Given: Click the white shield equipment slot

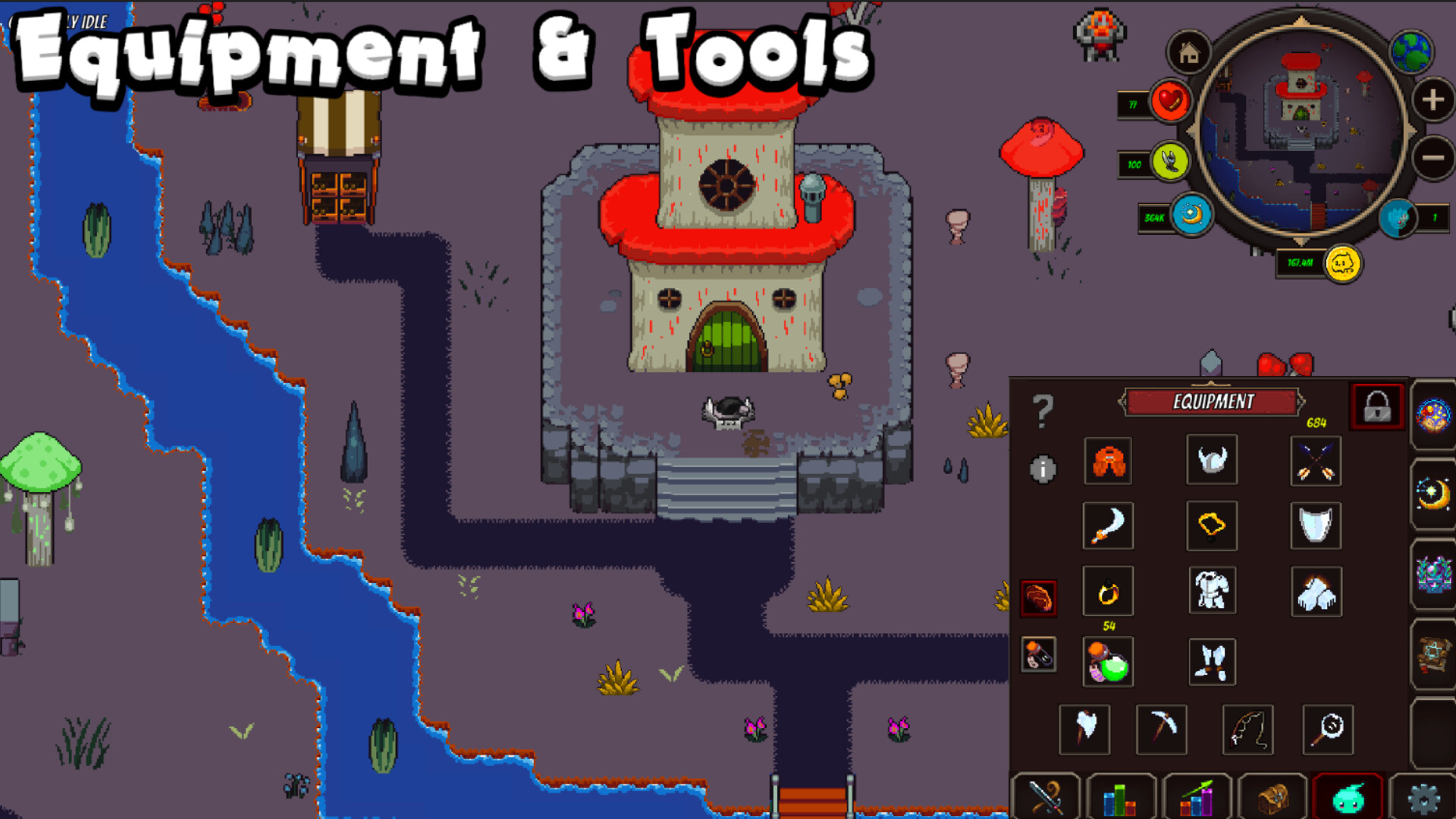Looking at the screenshot, I should pos(1316,526).
